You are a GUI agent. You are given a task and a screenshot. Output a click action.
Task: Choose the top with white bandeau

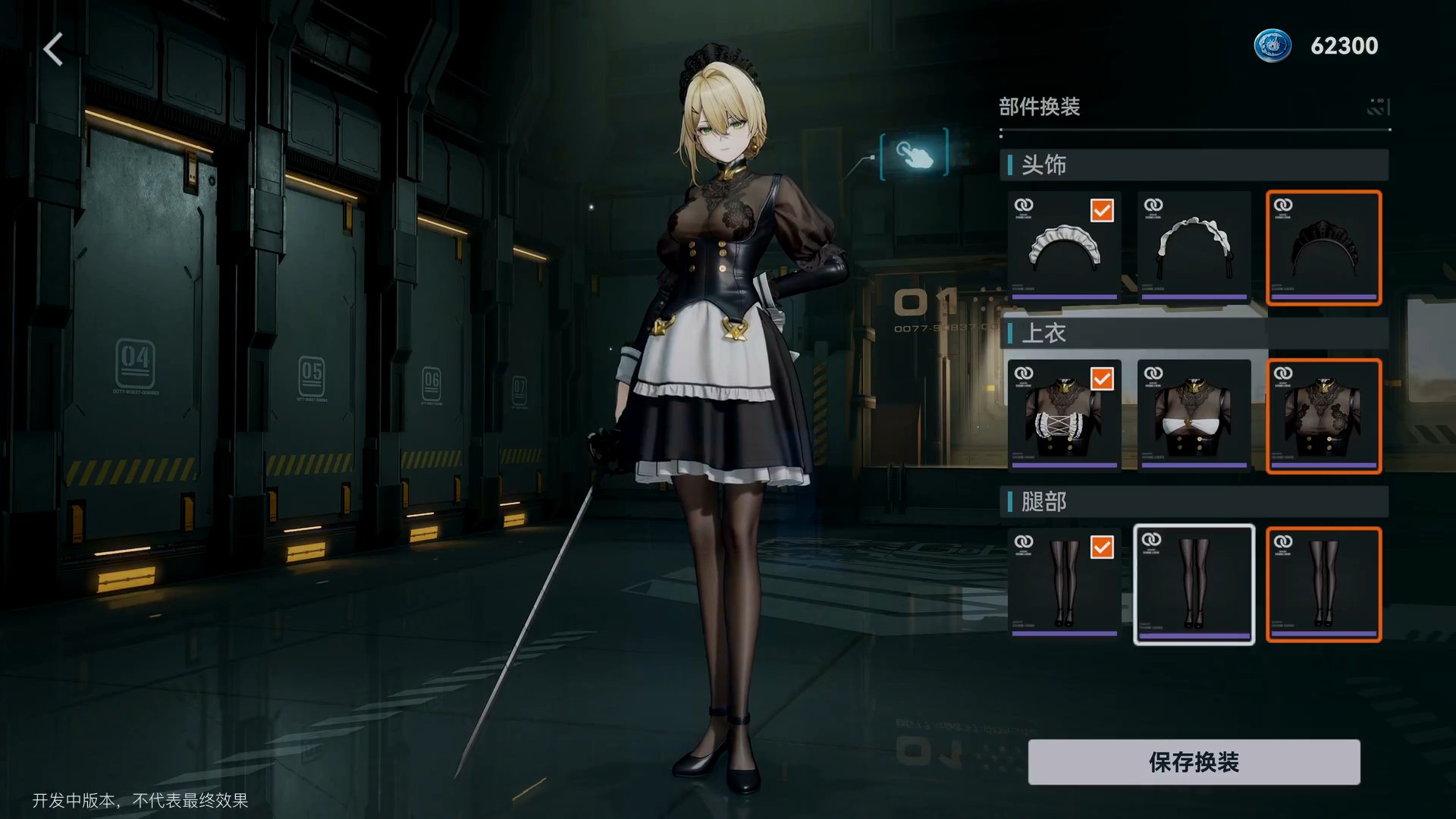coord(1194,416)
